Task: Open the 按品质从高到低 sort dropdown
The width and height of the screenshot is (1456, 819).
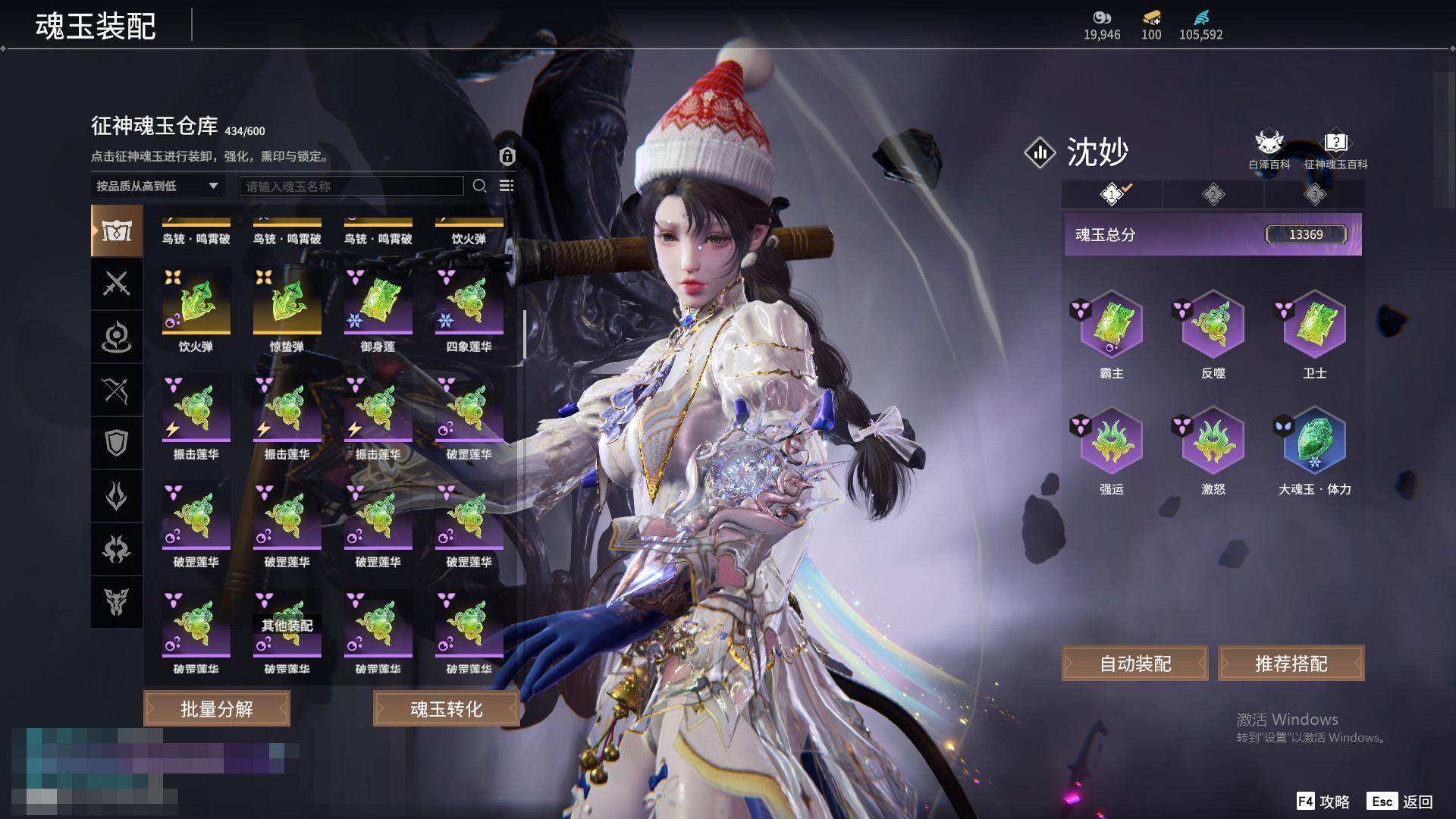Action: (157, 186)
